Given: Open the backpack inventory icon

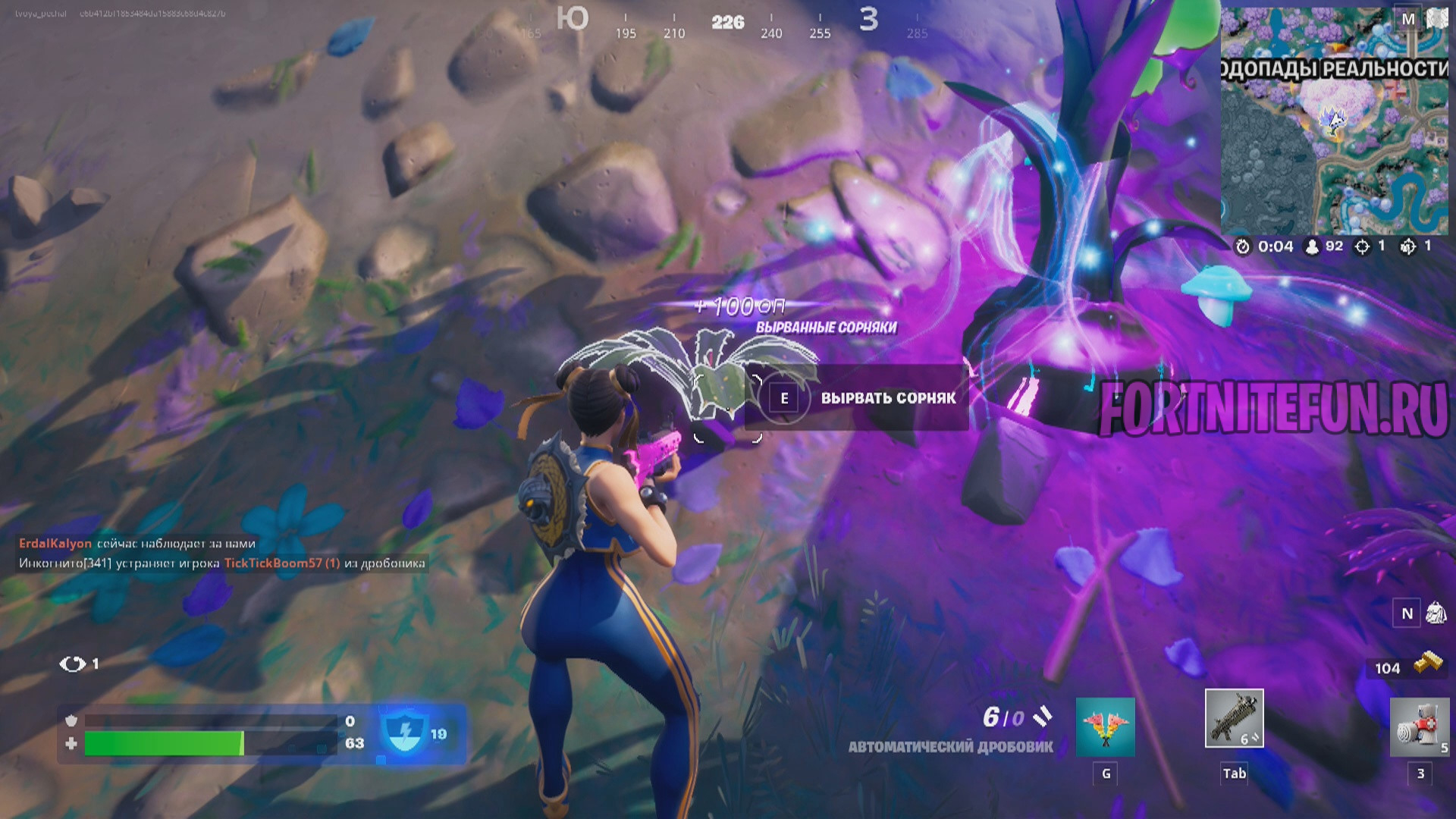Looking at the screenshot, I should coord(1436,613).
